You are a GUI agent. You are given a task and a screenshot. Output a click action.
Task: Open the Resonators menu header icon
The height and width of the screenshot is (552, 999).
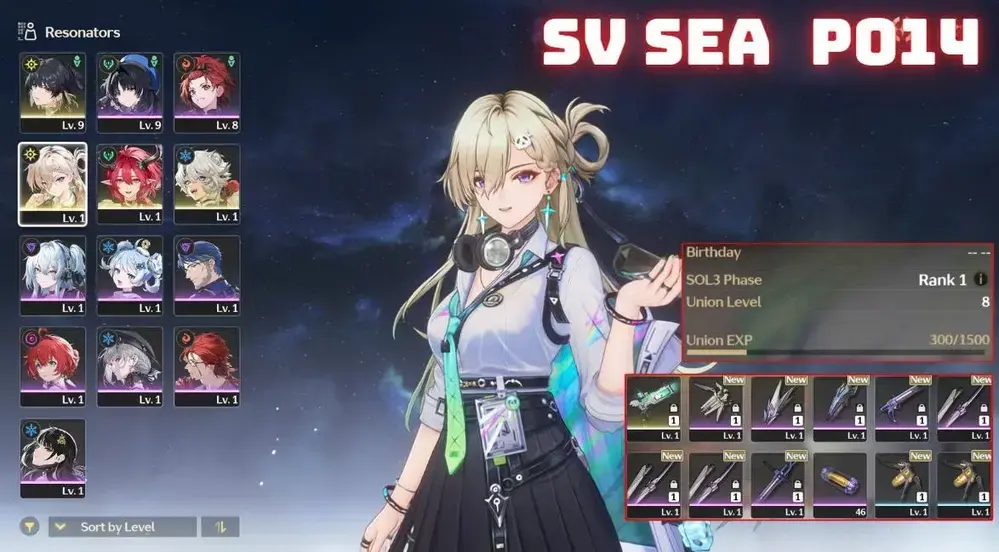pyautogui.click(x=28, y=32)
